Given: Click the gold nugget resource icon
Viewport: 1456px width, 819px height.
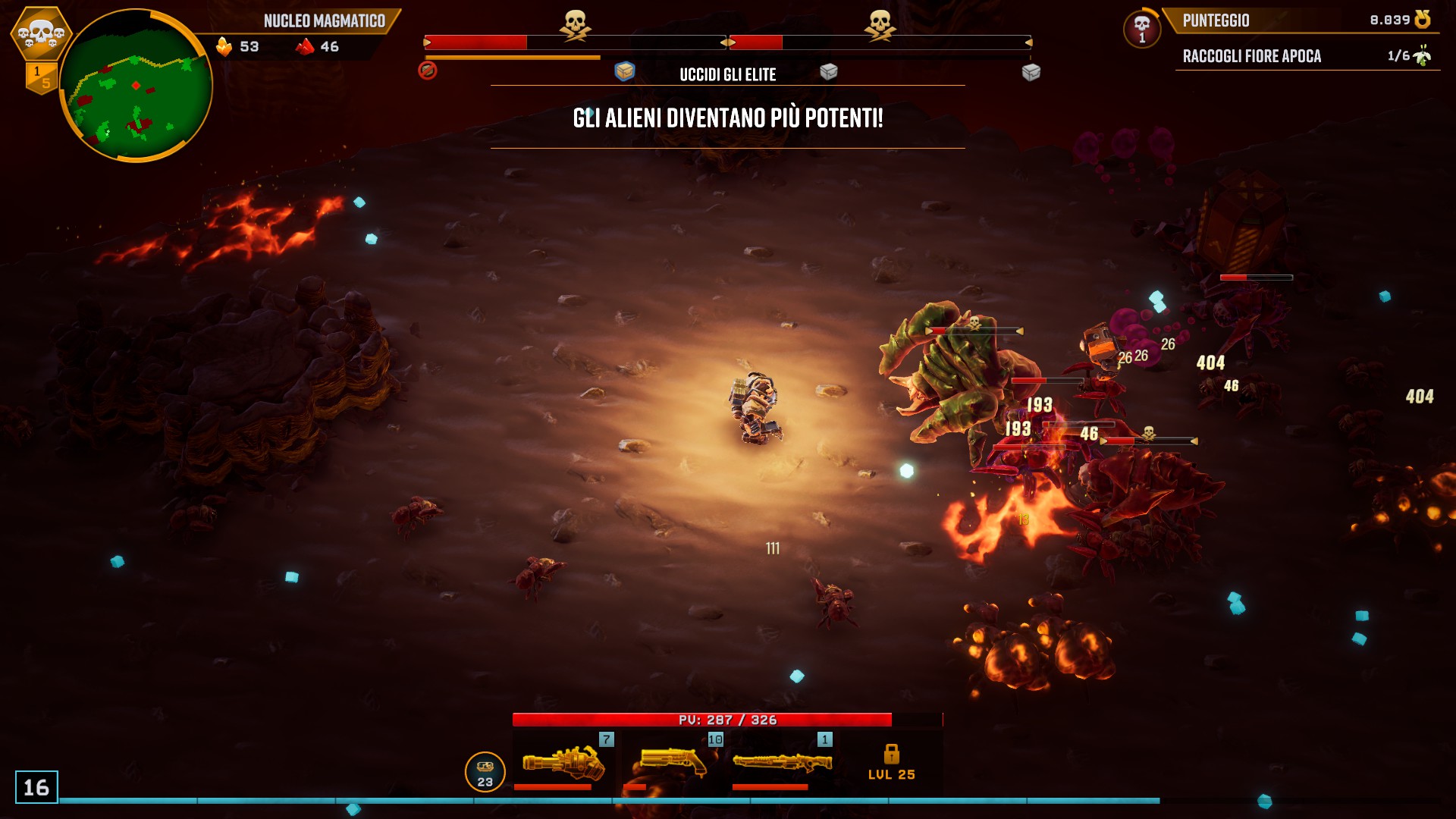Looking at the screenshot, I should (224, 47).
